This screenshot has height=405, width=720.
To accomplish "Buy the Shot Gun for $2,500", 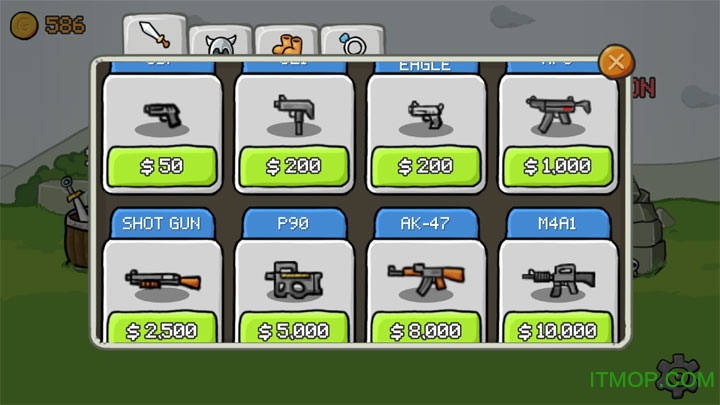I will (162, 329).
